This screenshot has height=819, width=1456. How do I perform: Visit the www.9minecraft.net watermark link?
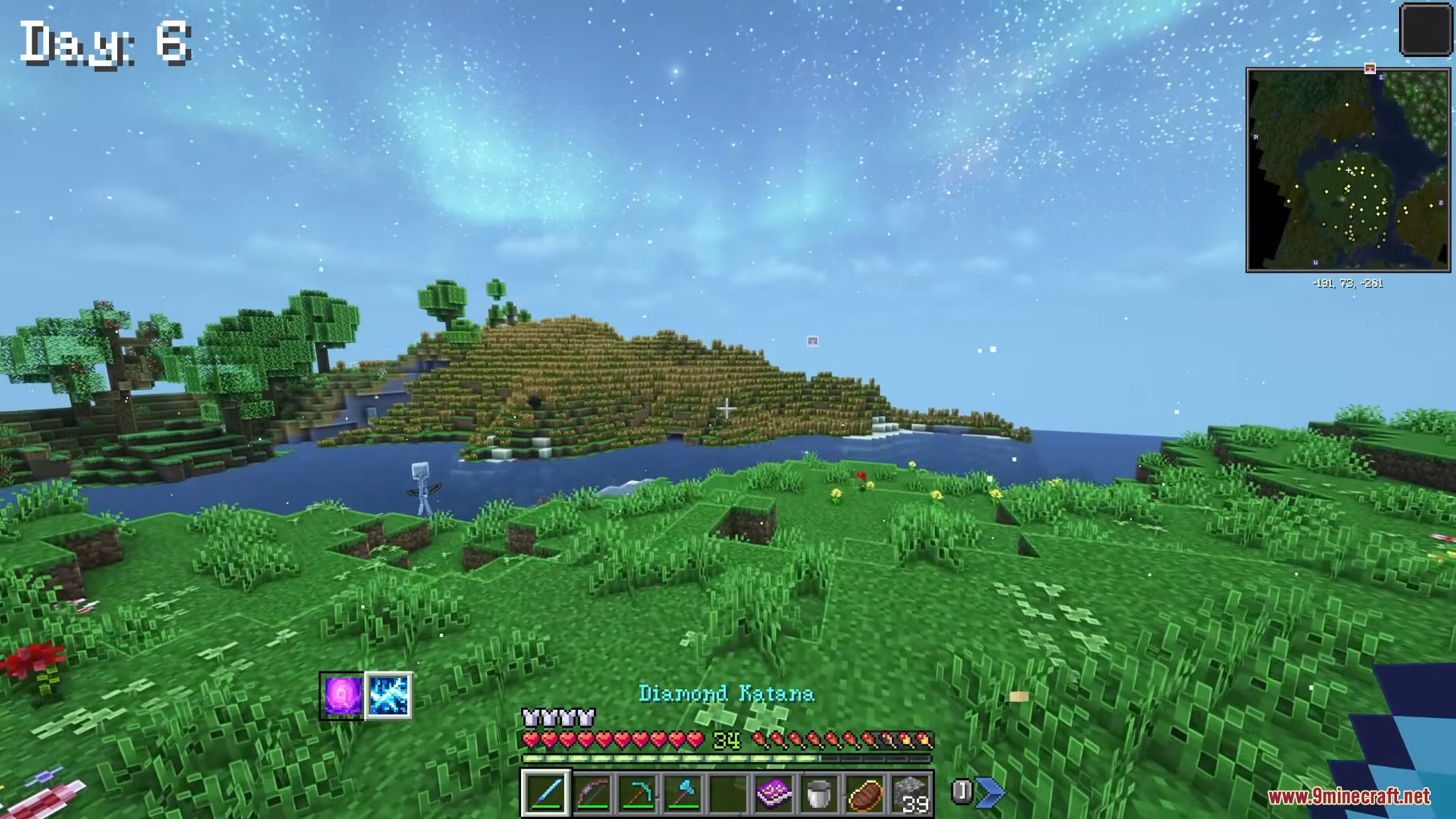tap(1349, 796)
